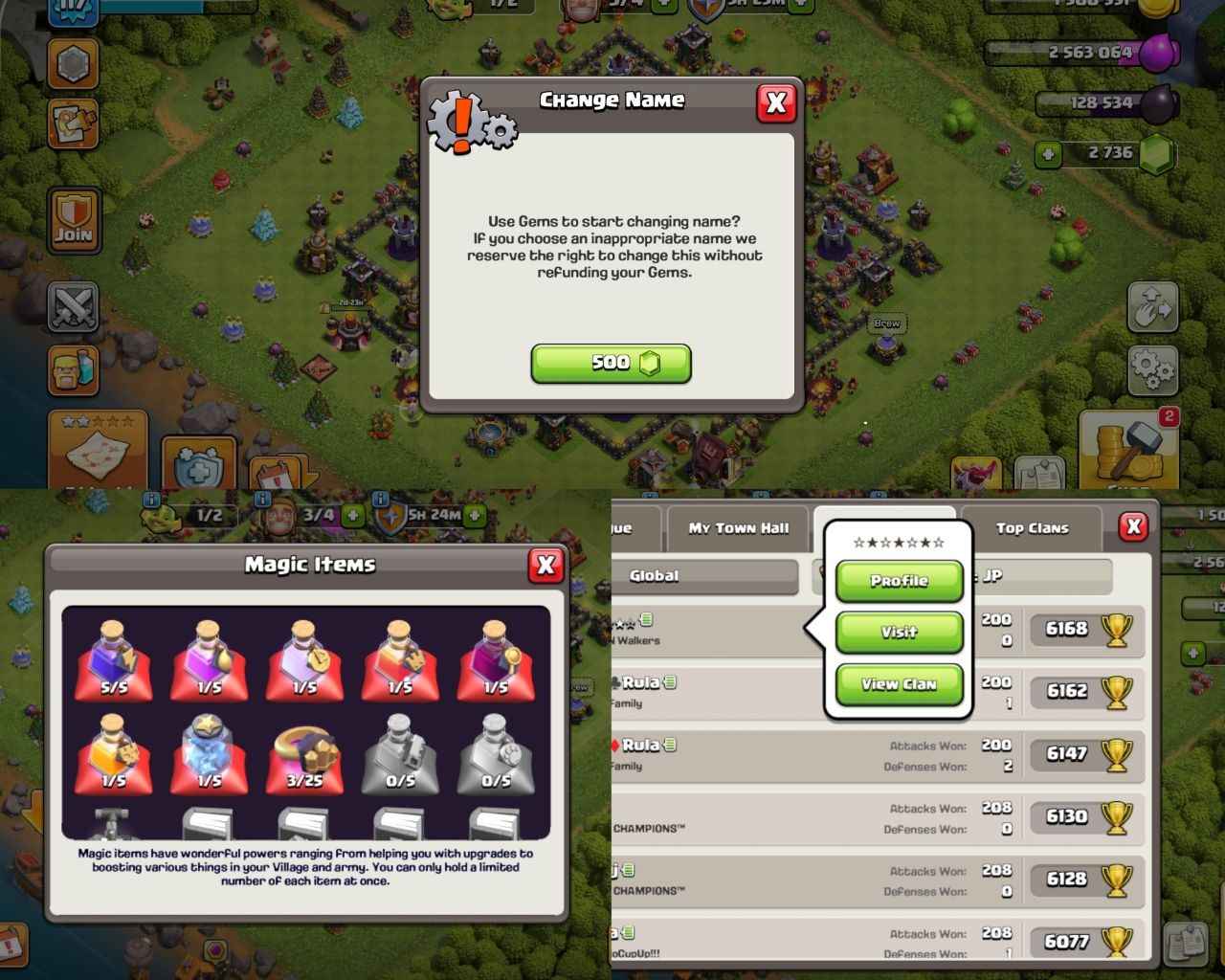Open the Shop with the gold and hammer icon
This screenshot has width=1225, height=980.
tap(1129, 450)
